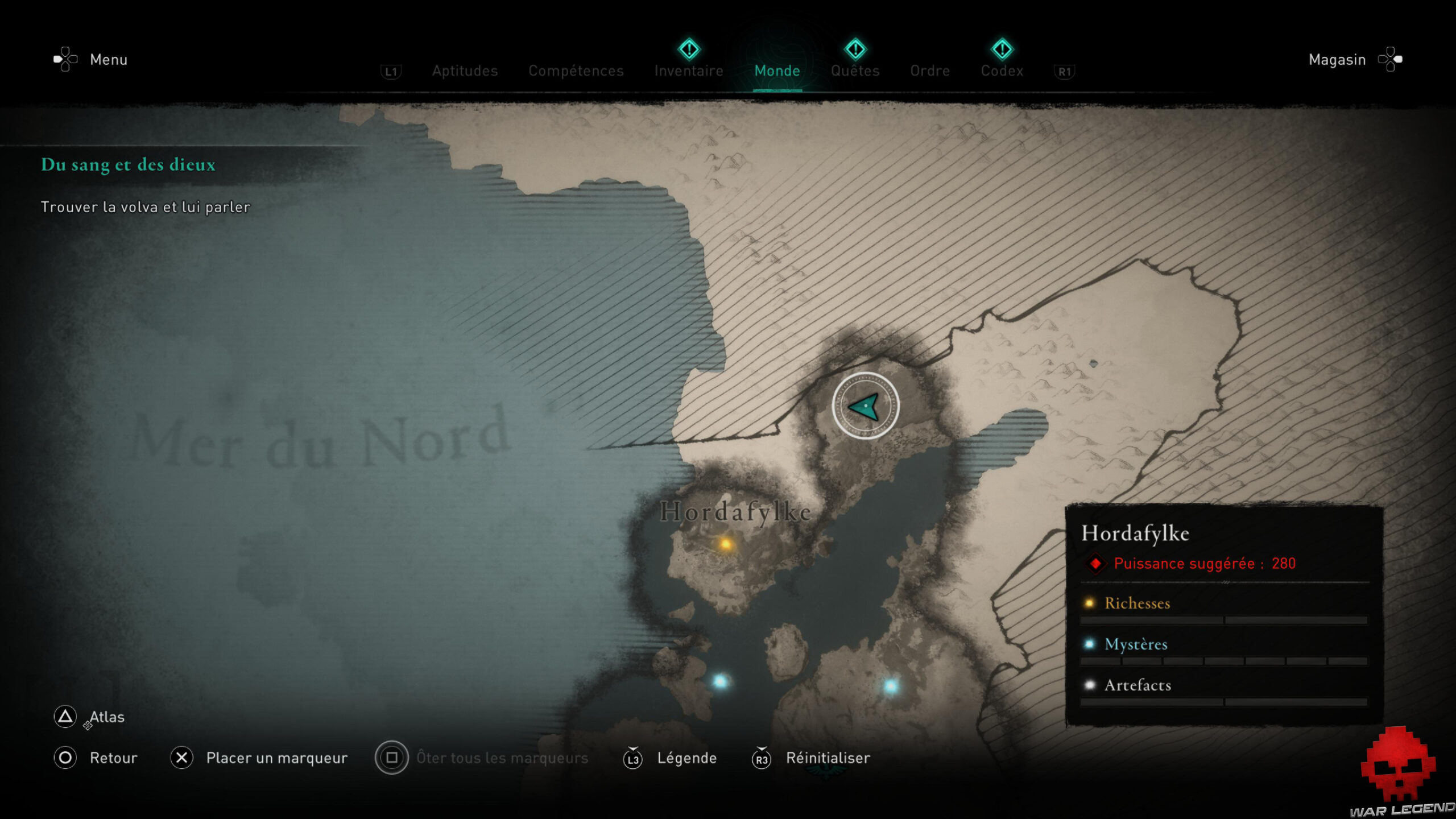Viewport: 1456px width, 819px height.
Task: Click the touchpad icon next to Magasin
Action: click(1393, 59)
